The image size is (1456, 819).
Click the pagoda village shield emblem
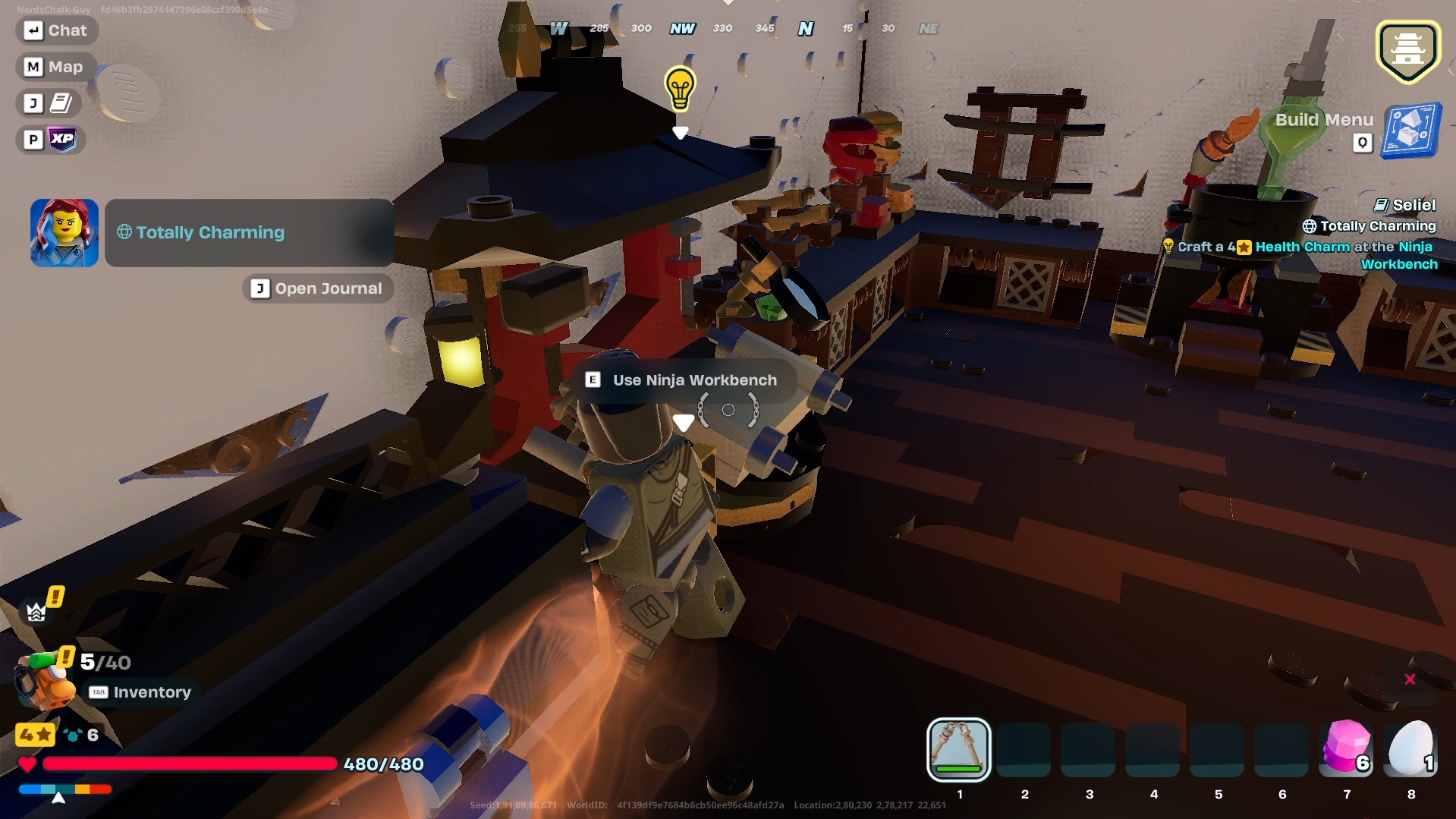[x=1407, y=50]
